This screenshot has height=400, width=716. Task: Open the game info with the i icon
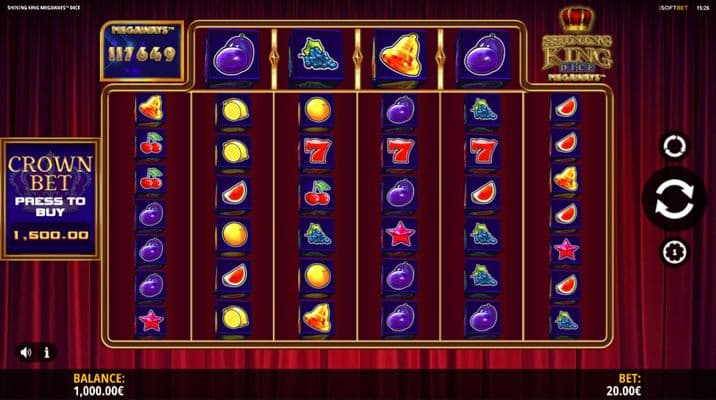(x=47, y=352)
